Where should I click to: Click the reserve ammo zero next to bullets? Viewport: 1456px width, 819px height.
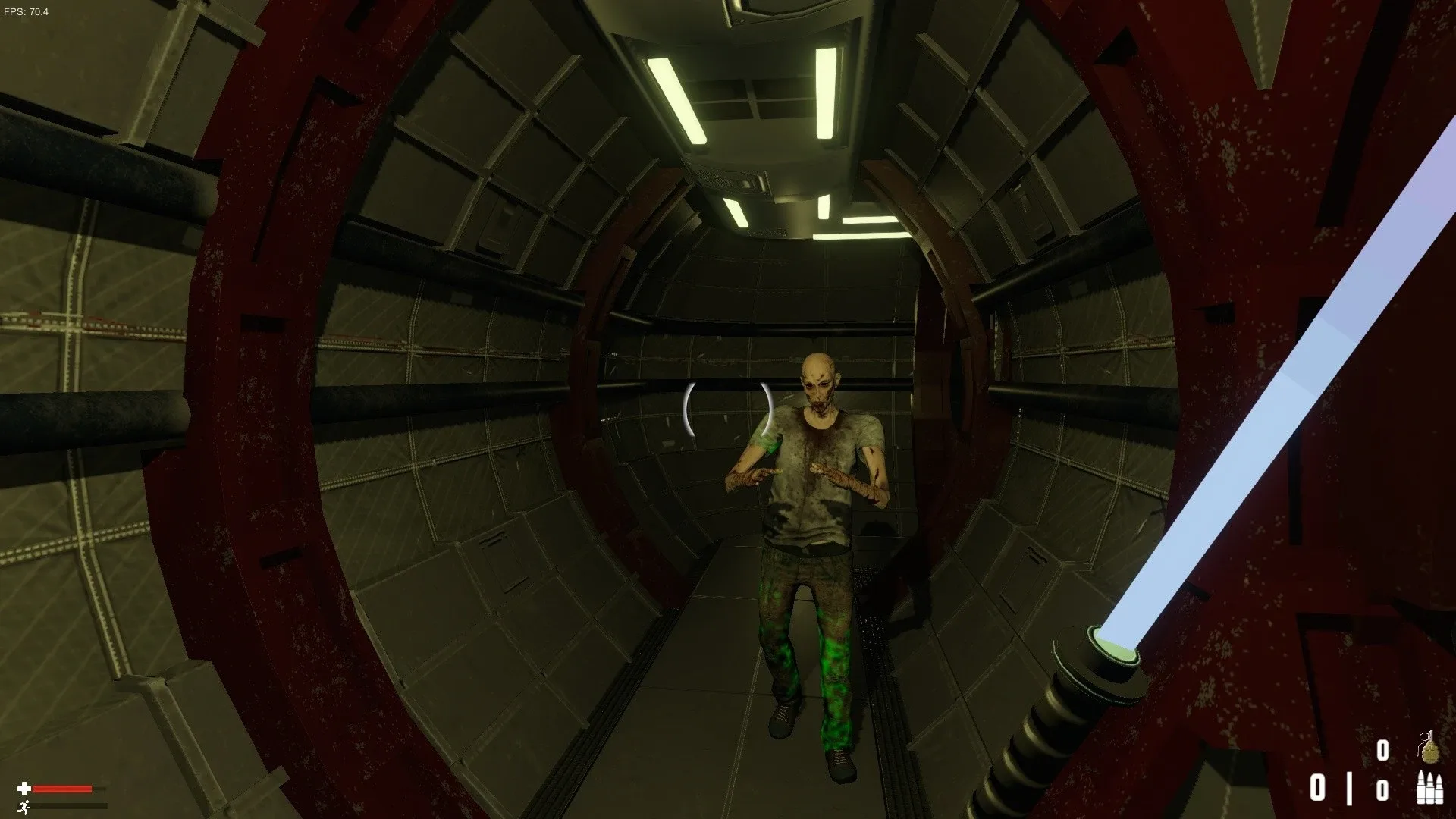[x=1383, y=789]
